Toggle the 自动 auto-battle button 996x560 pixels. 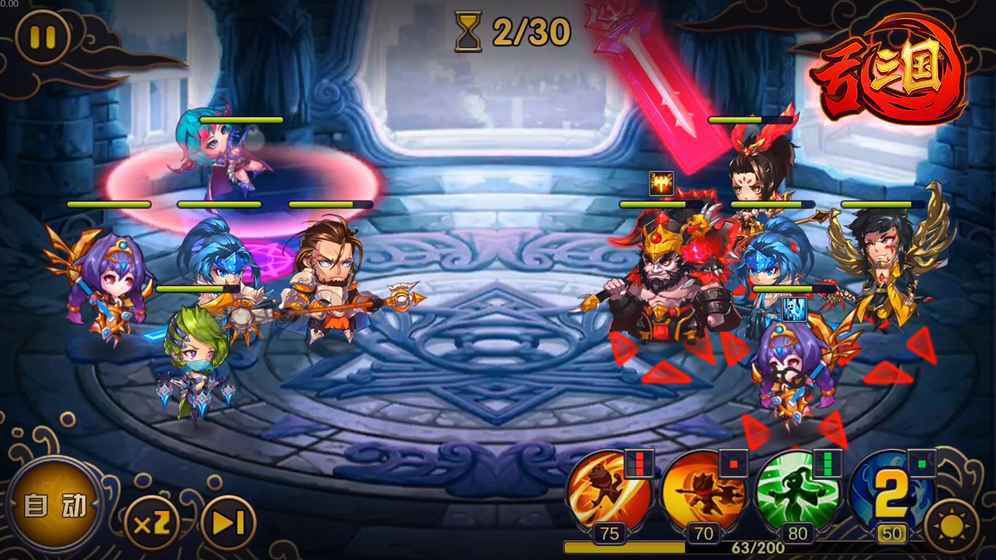(54, 504)
